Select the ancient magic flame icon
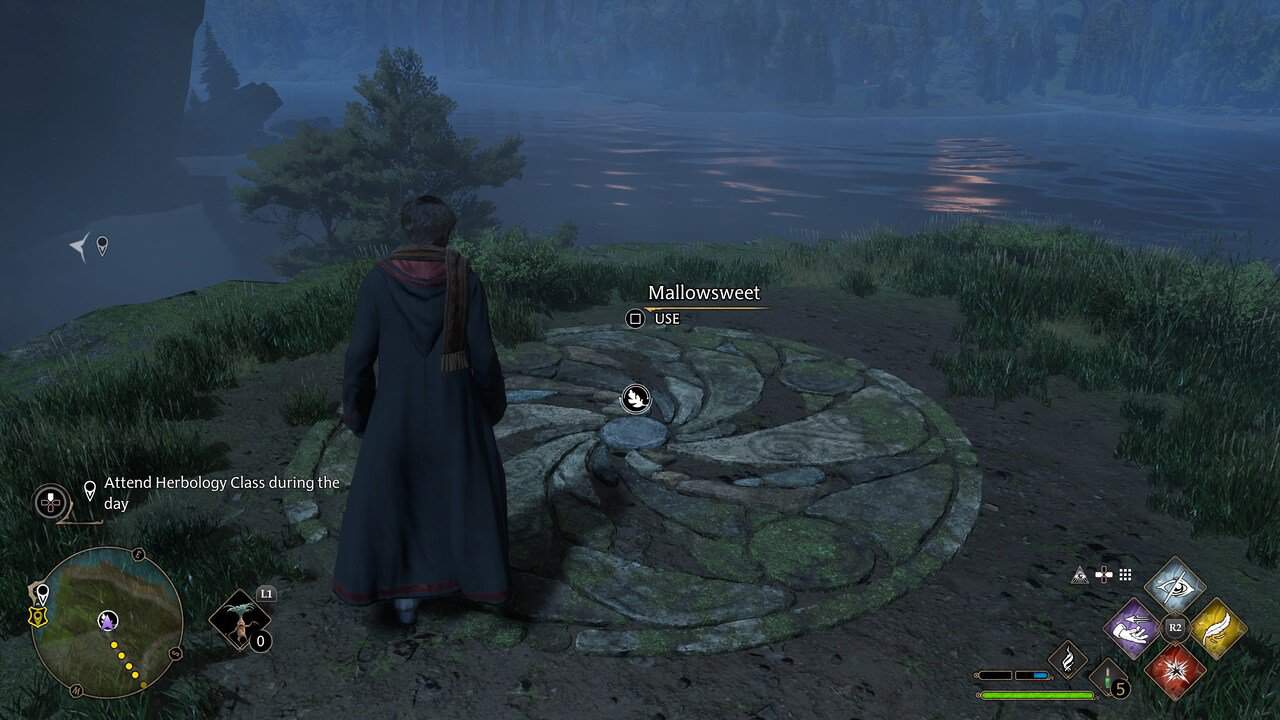The height and width of the screenshot is (720, 1280). 1066,659
